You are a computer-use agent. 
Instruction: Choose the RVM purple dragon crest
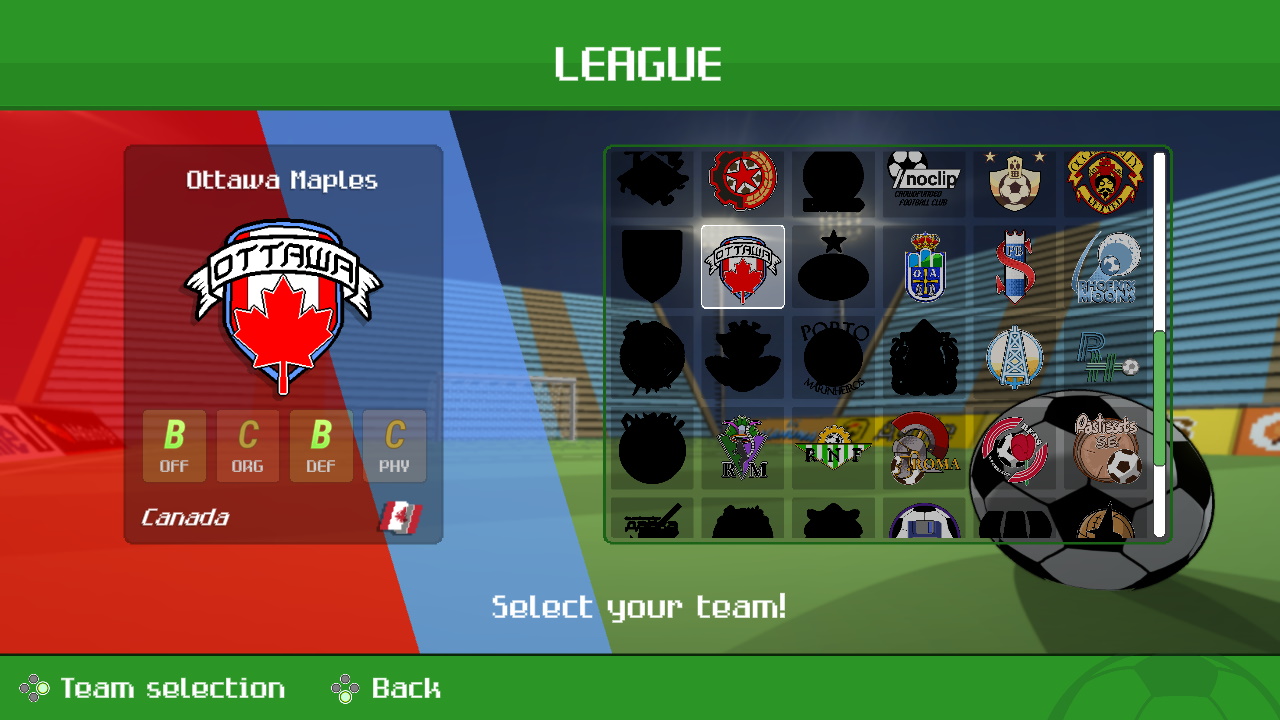tap(742, 447)
